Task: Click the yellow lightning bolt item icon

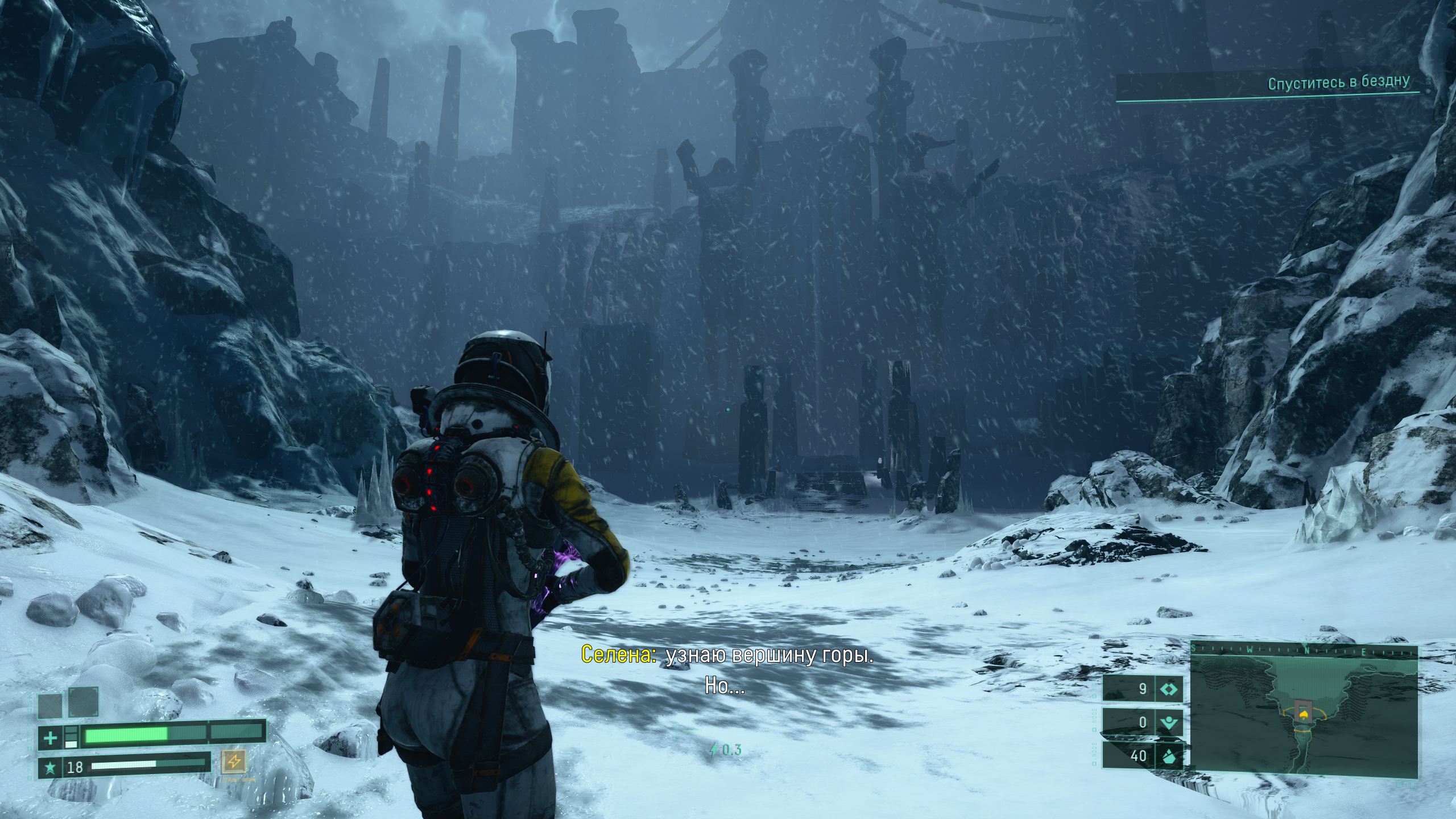Action: [234, 760]
